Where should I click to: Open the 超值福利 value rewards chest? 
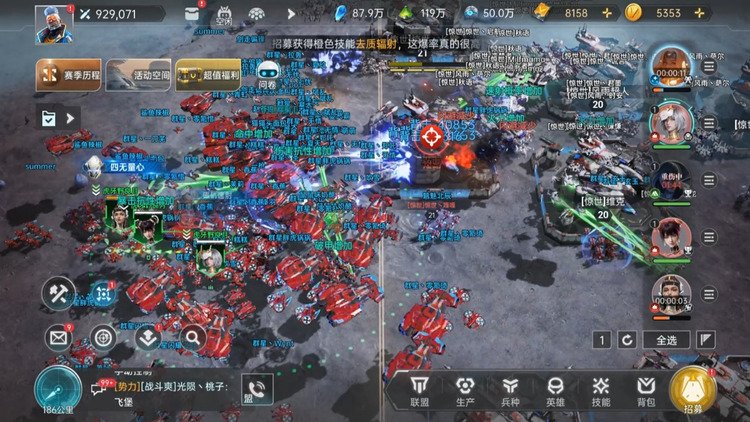click(207, 74)
